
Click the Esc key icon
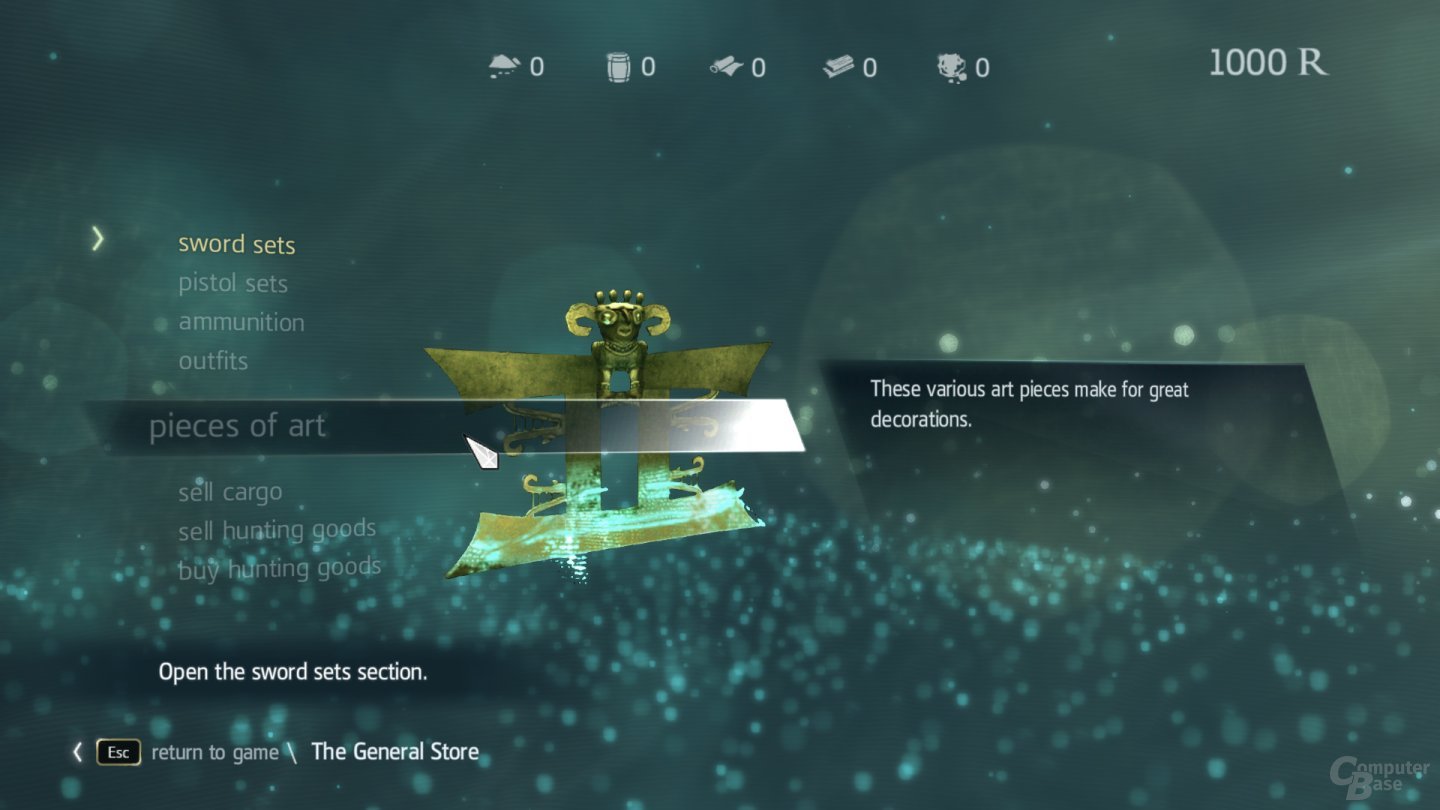click(x=117, y=752)
